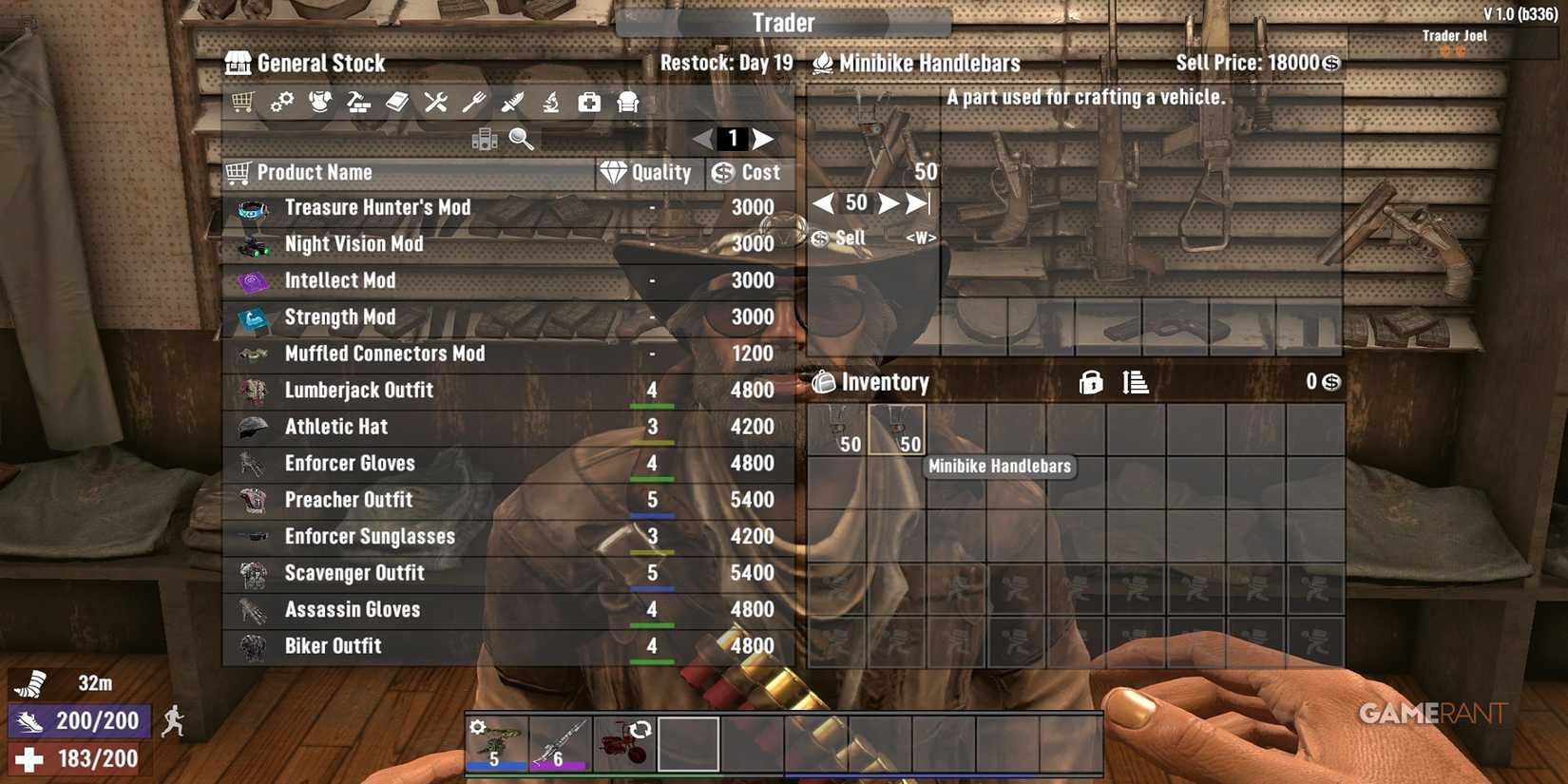Toggle the inventory lock slots icon
1568x784 pixels.
point(1090,382)
